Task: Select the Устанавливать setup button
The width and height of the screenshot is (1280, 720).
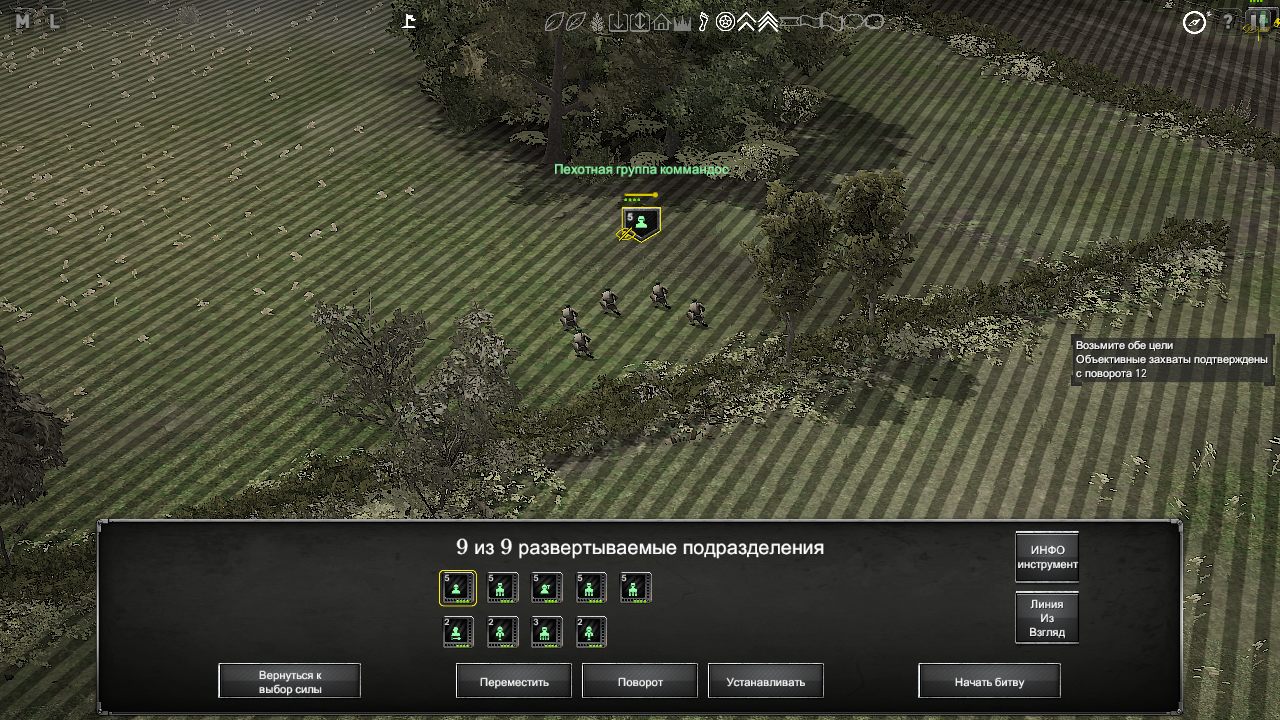Action: [x=765, y=682]
